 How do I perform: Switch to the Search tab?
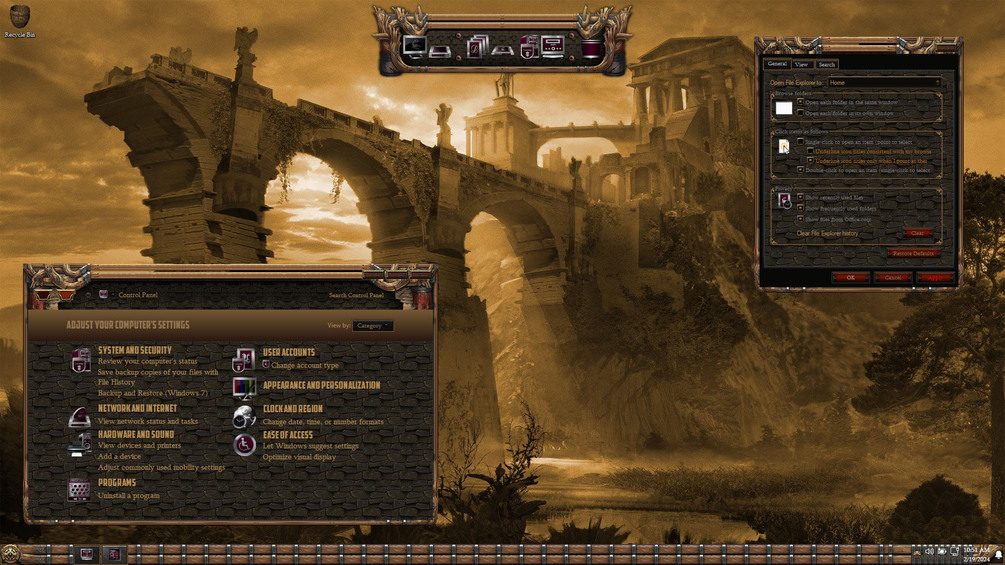826,64
